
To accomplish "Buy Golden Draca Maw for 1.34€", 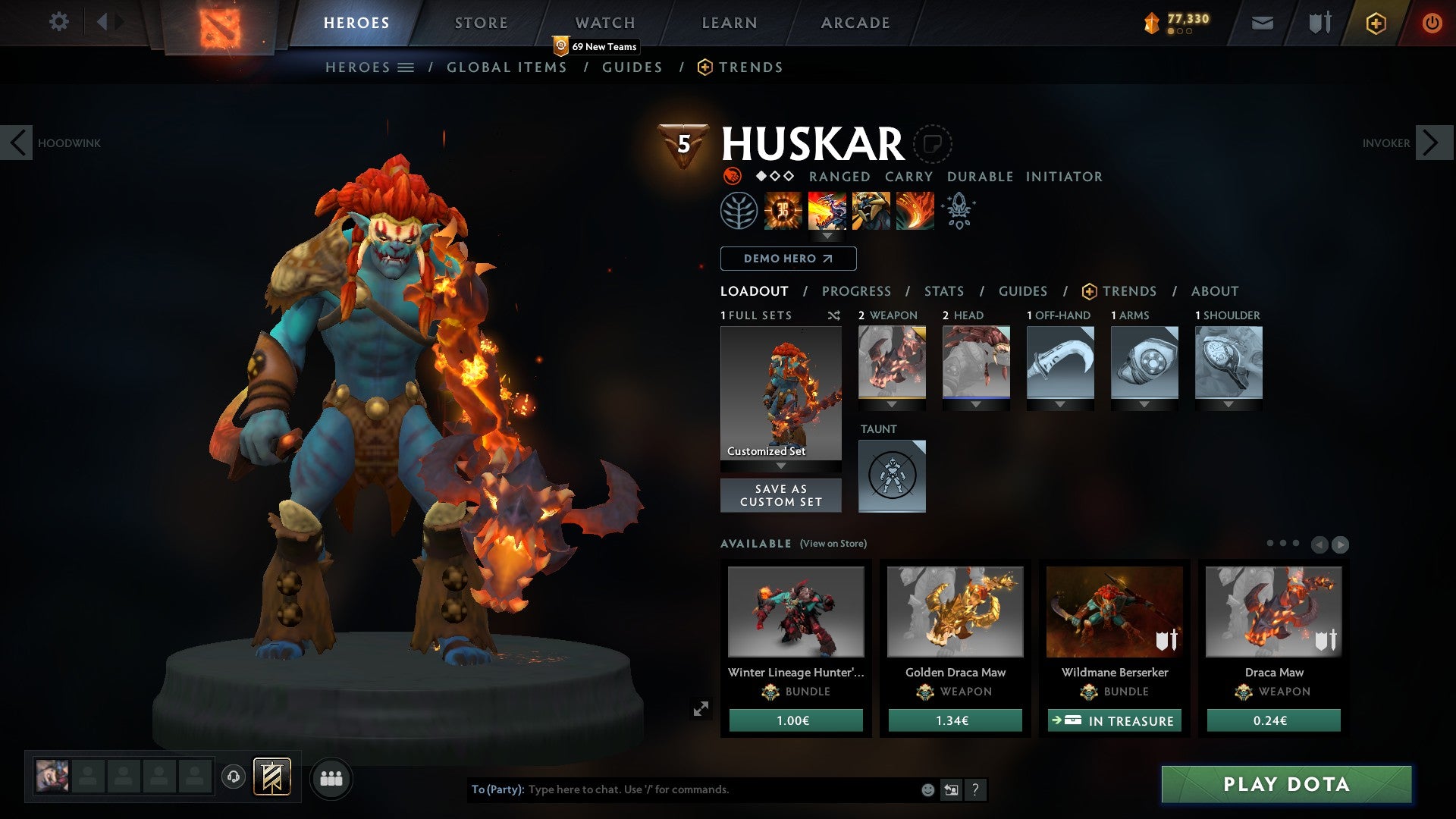I will coord(955,720).
